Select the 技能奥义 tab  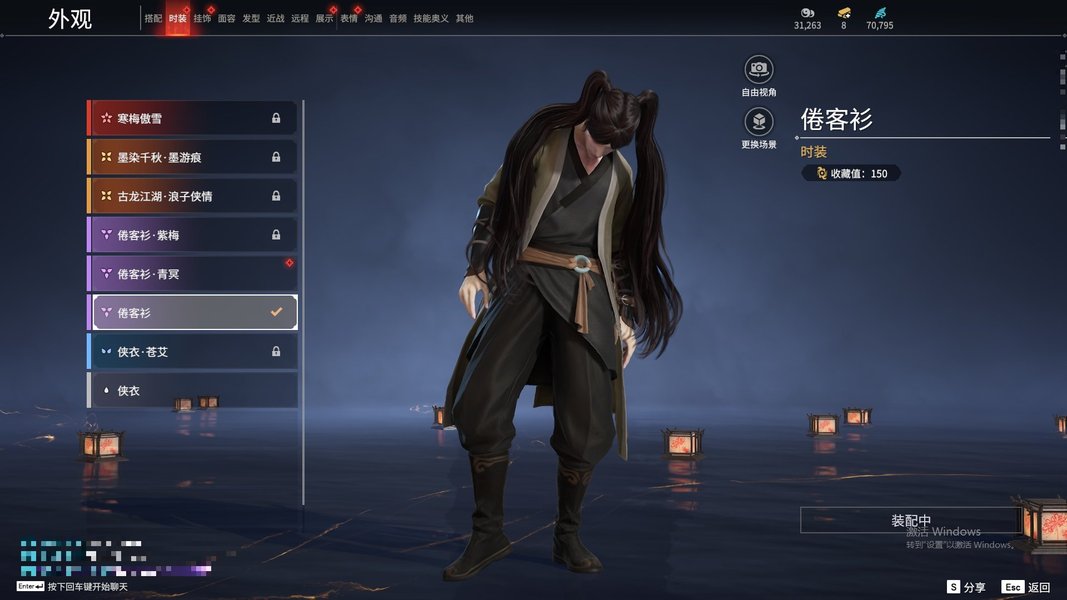click(x=431, y=19)
